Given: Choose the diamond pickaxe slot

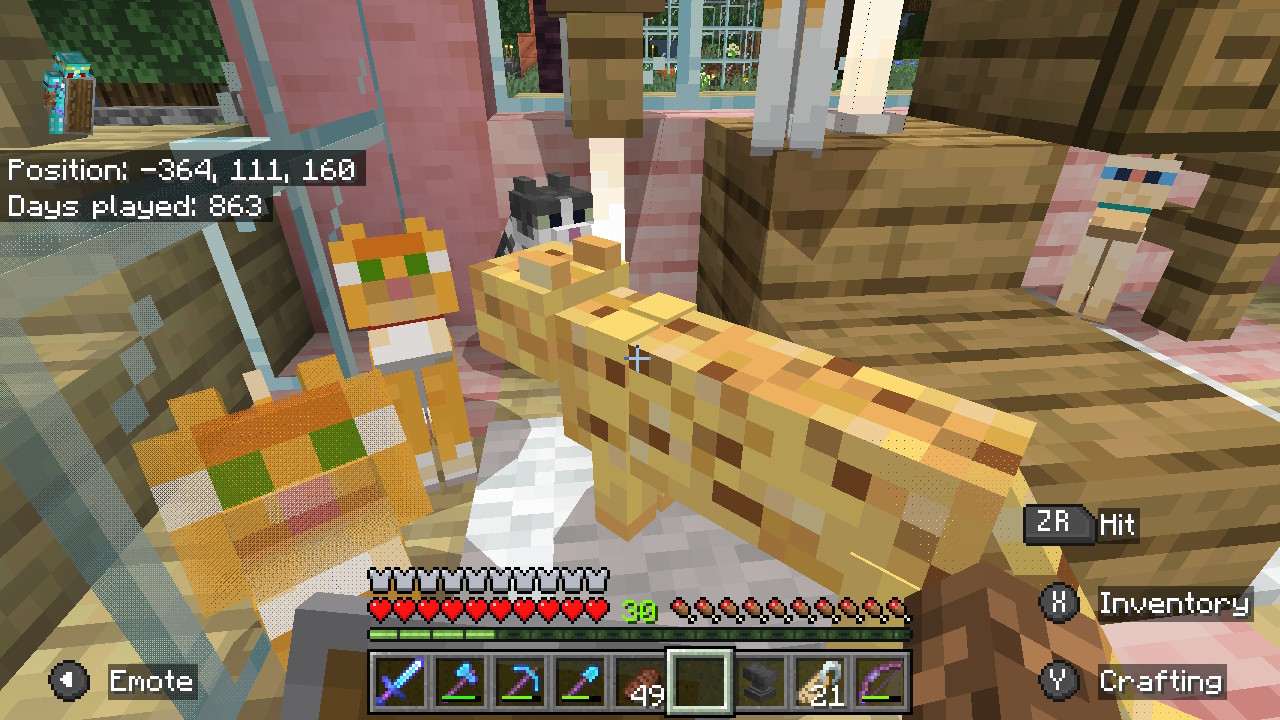Looking at the screenshot, I should 520,682.
